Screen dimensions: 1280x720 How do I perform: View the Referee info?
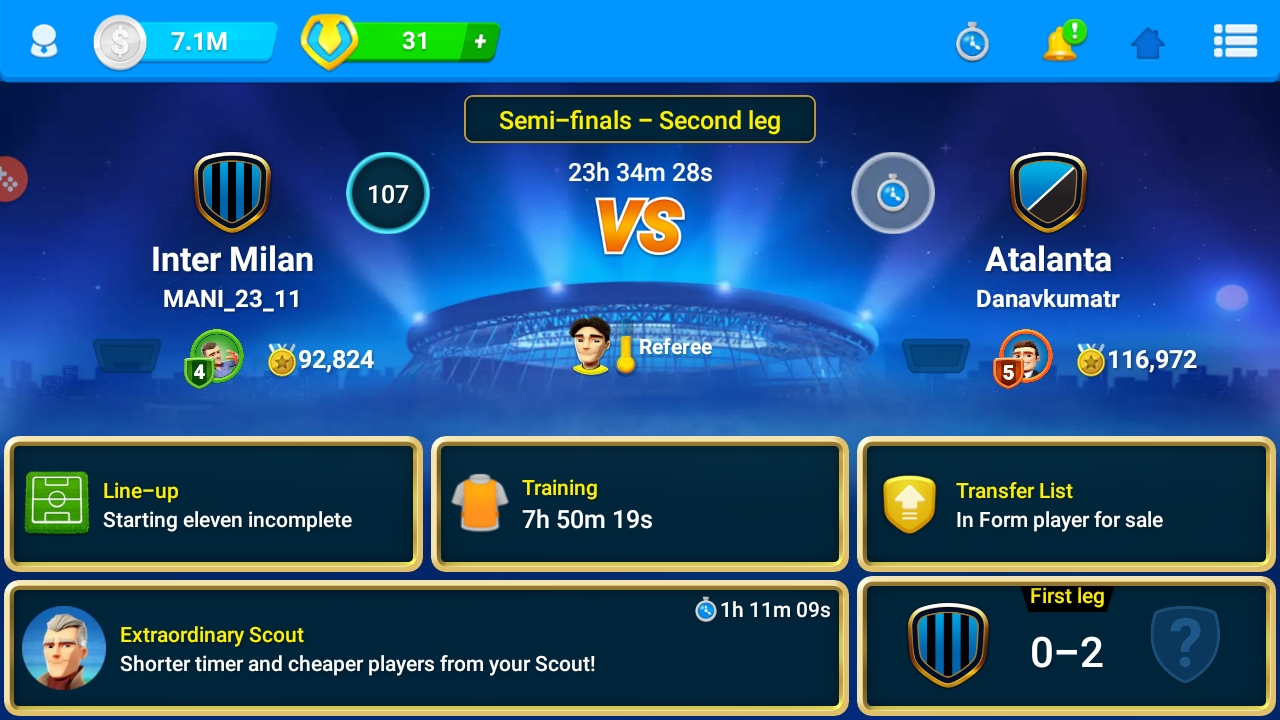click(641, 347)
